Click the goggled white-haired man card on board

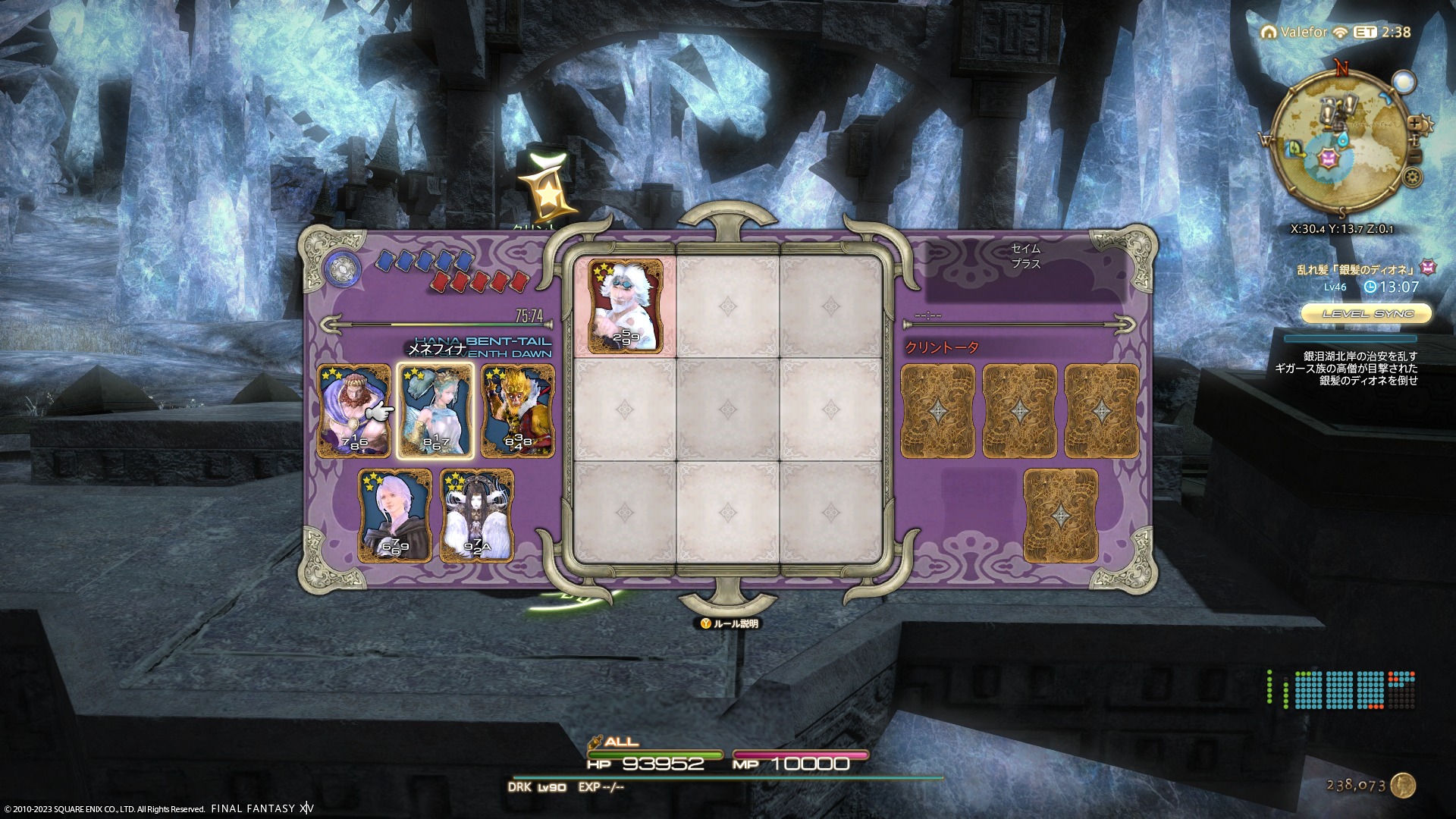(x=626, y=306)
